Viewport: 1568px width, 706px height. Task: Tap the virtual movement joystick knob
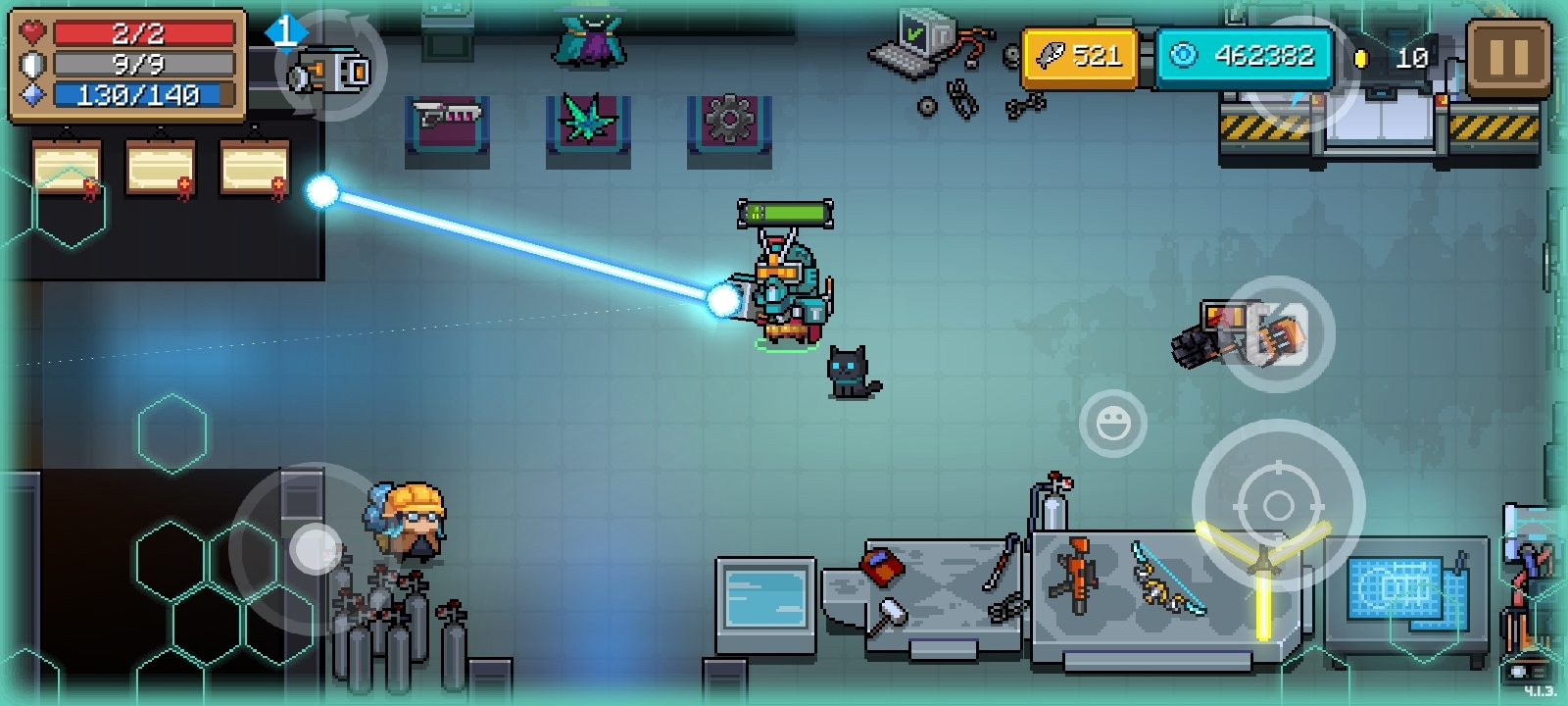316,549
